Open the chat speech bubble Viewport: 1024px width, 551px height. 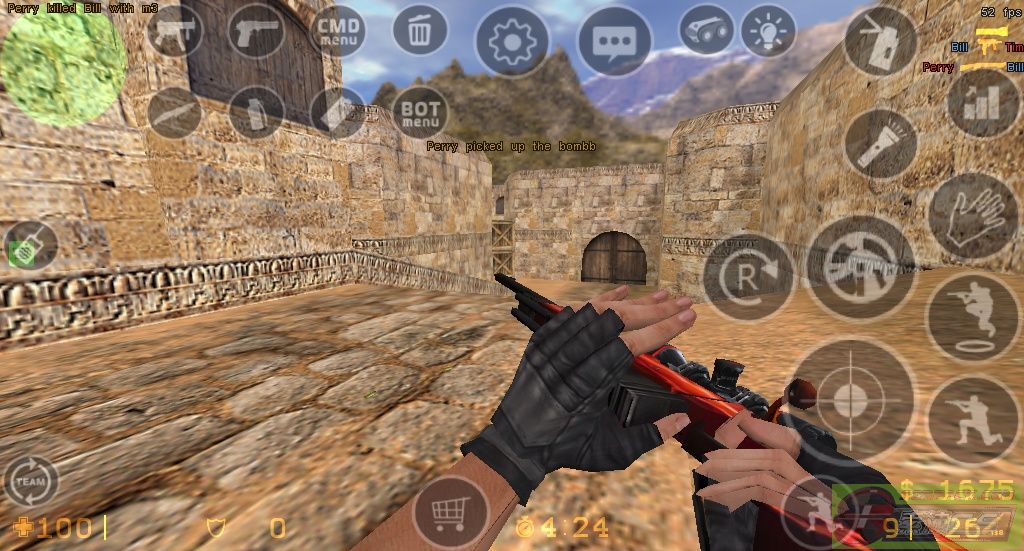(614, 41)
